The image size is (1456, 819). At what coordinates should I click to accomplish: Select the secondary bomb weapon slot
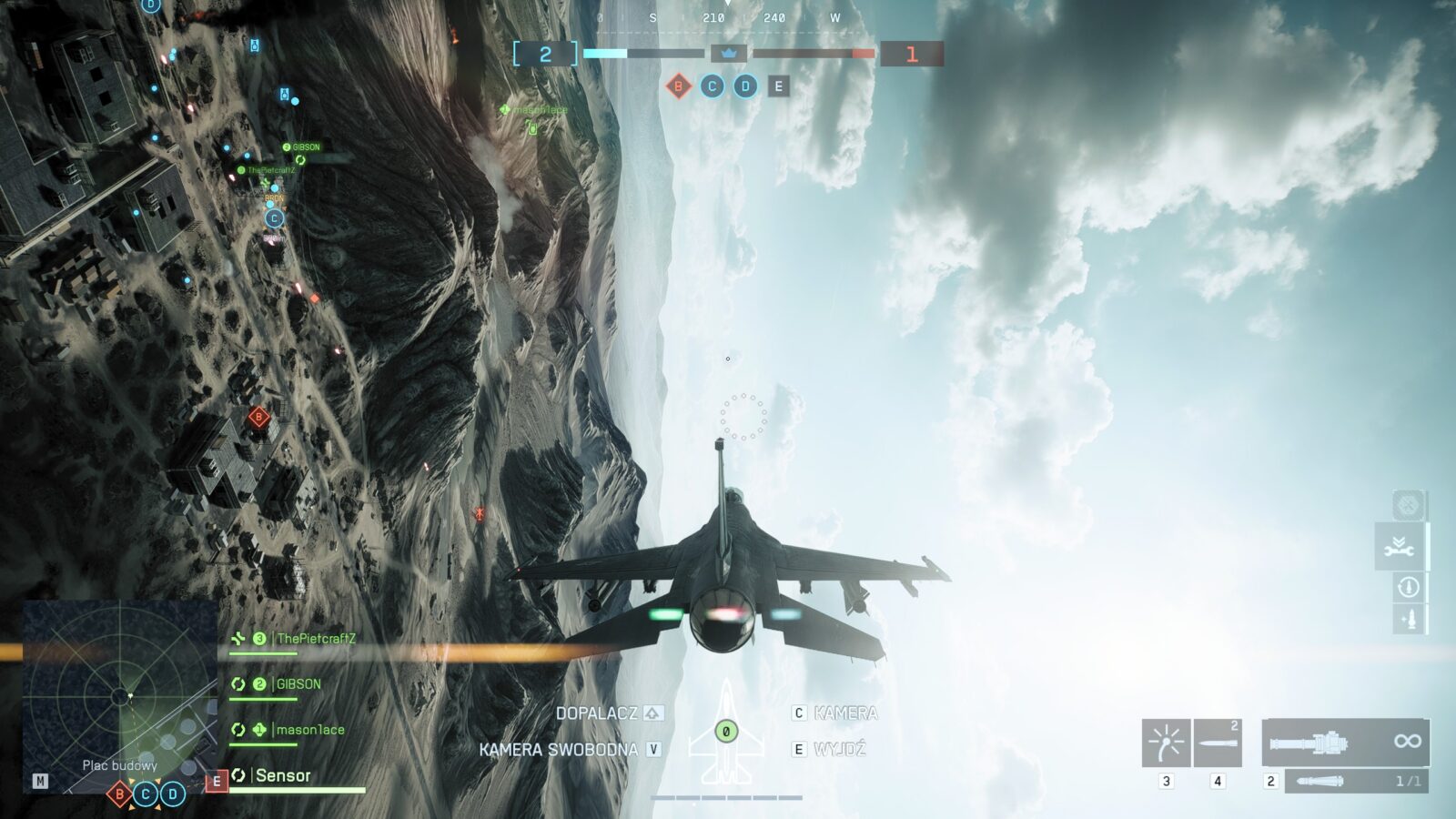point(1356,781)
